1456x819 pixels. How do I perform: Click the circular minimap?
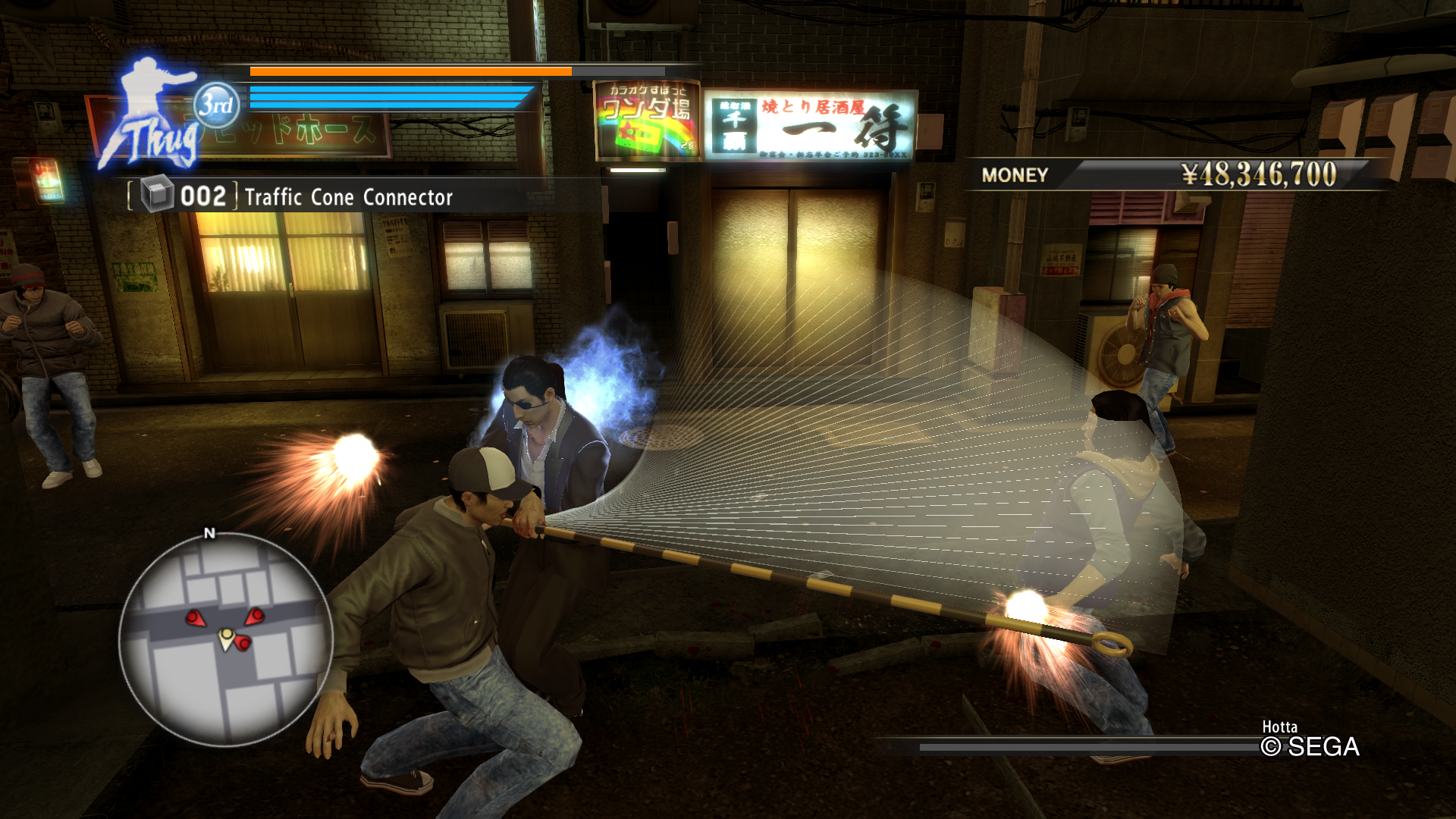pos(225,639)
